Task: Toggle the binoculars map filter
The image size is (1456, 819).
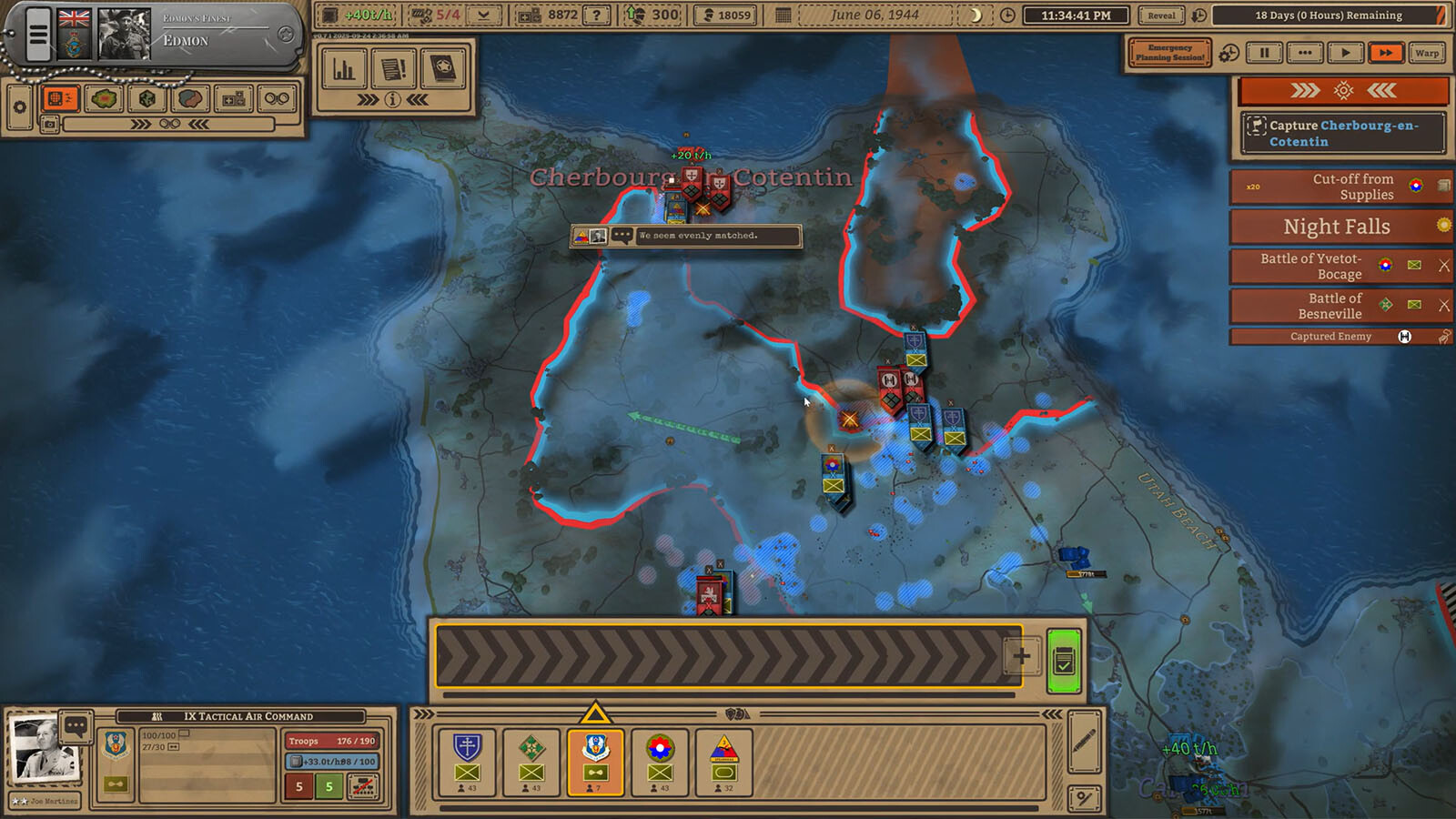Action: coord(277,98)
